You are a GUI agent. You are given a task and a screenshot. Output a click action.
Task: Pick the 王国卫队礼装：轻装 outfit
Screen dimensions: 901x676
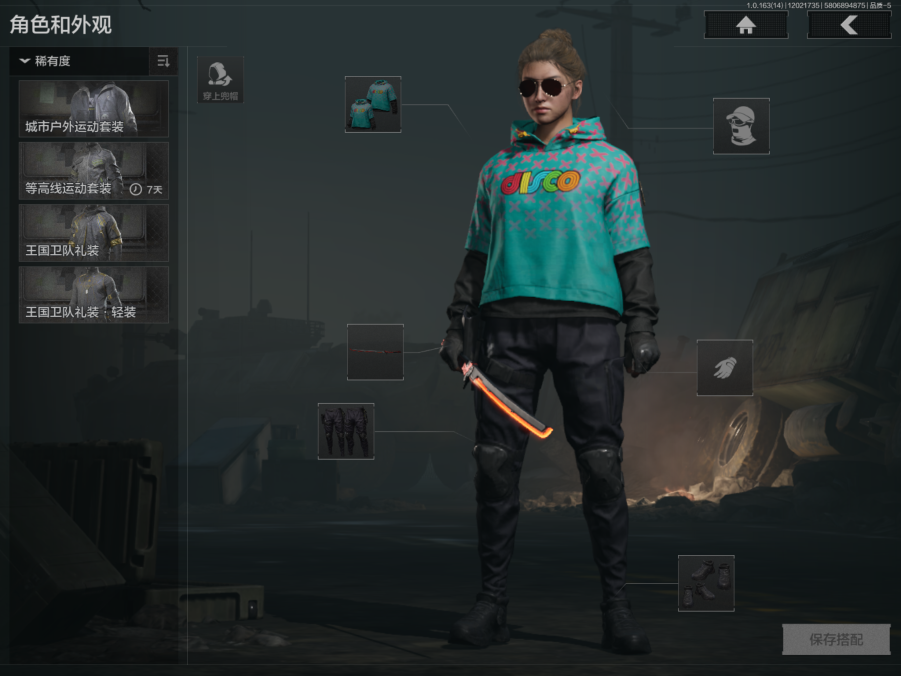(94, 295)
